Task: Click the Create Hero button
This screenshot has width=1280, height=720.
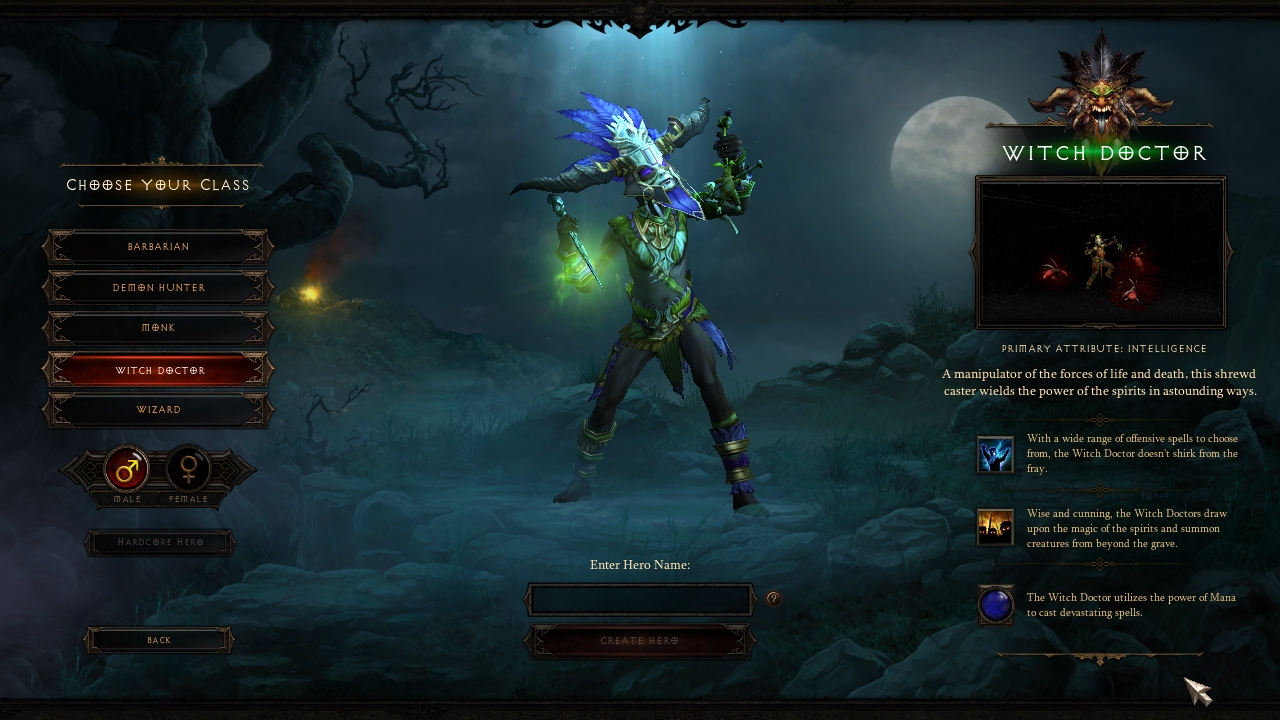Action: tap(640, 641)
